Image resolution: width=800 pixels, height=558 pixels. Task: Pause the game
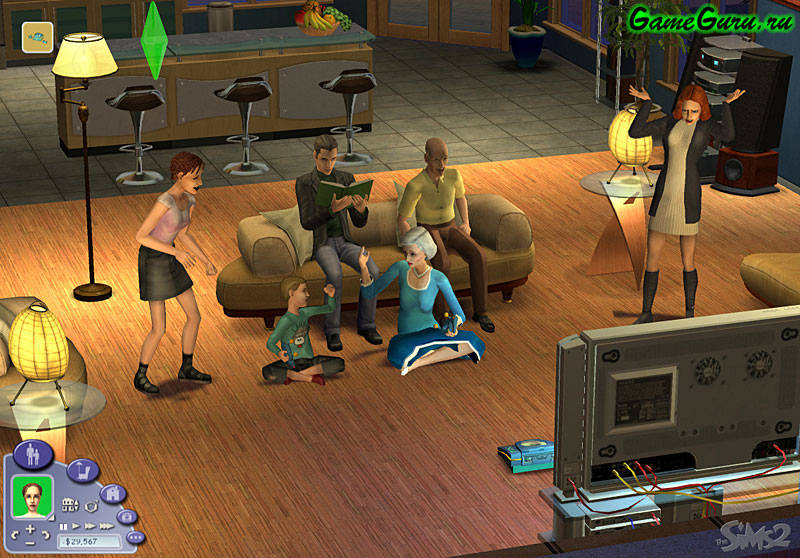pyautogui.click(x=64, y=526)
